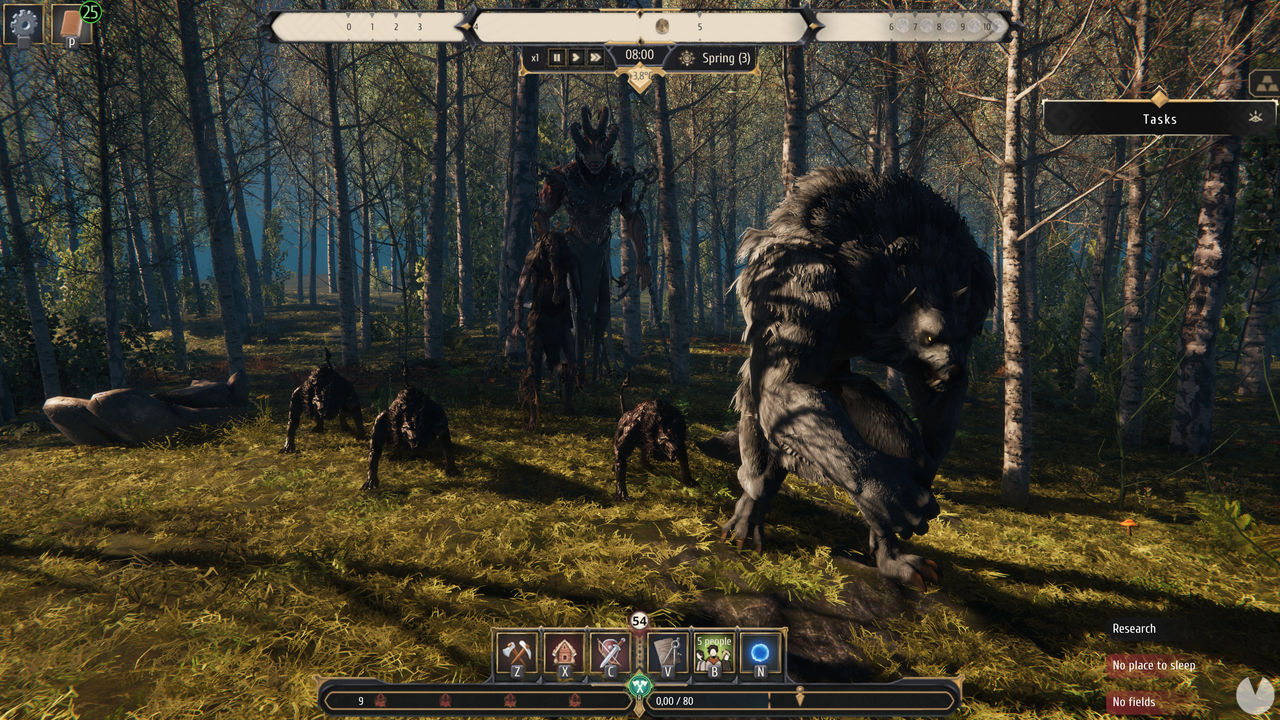Open the buildings menu with house icon

(565, 655)
